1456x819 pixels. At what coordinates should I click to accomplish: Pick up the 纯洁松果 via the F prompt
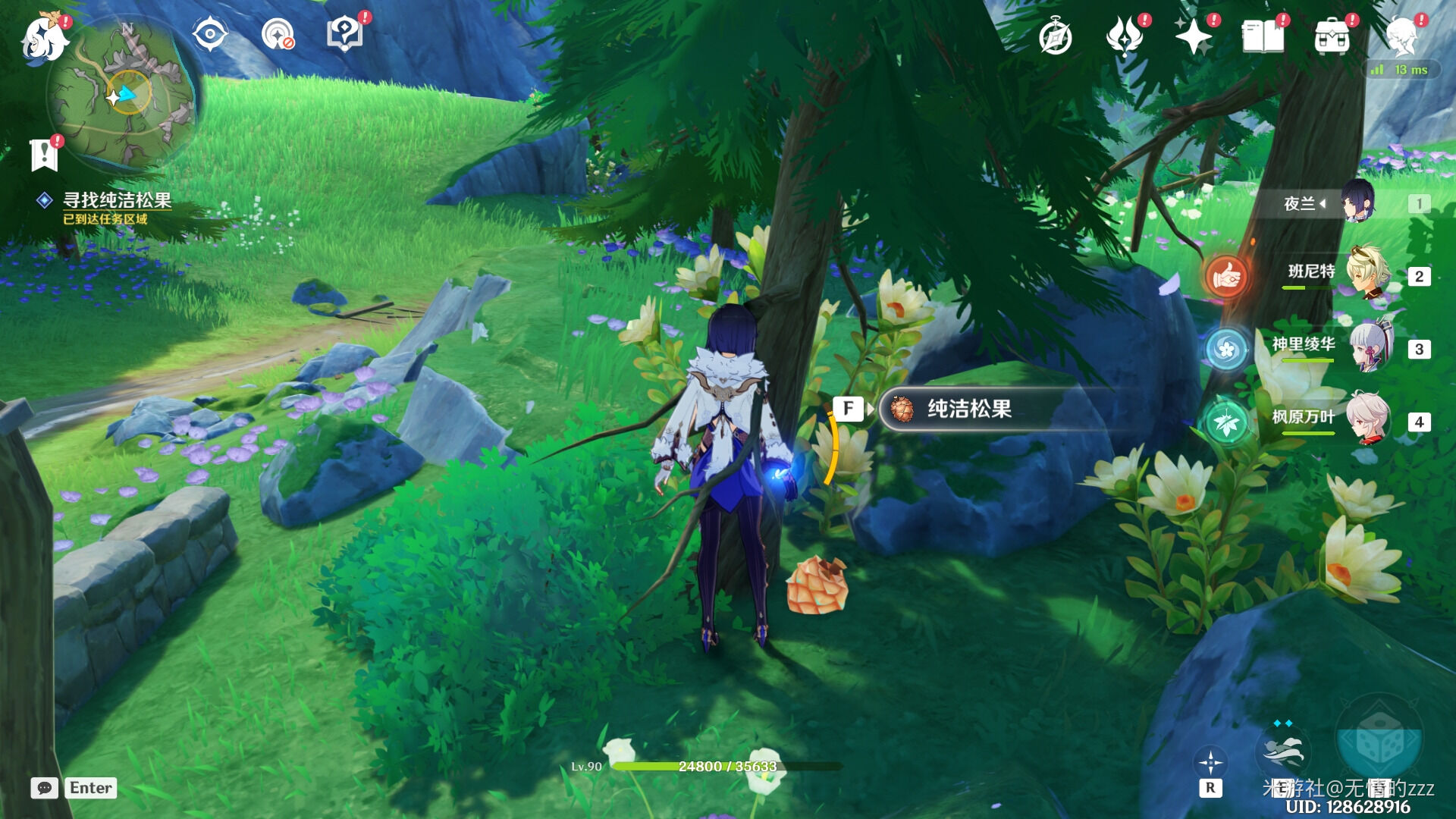click(x=849, y=409)
